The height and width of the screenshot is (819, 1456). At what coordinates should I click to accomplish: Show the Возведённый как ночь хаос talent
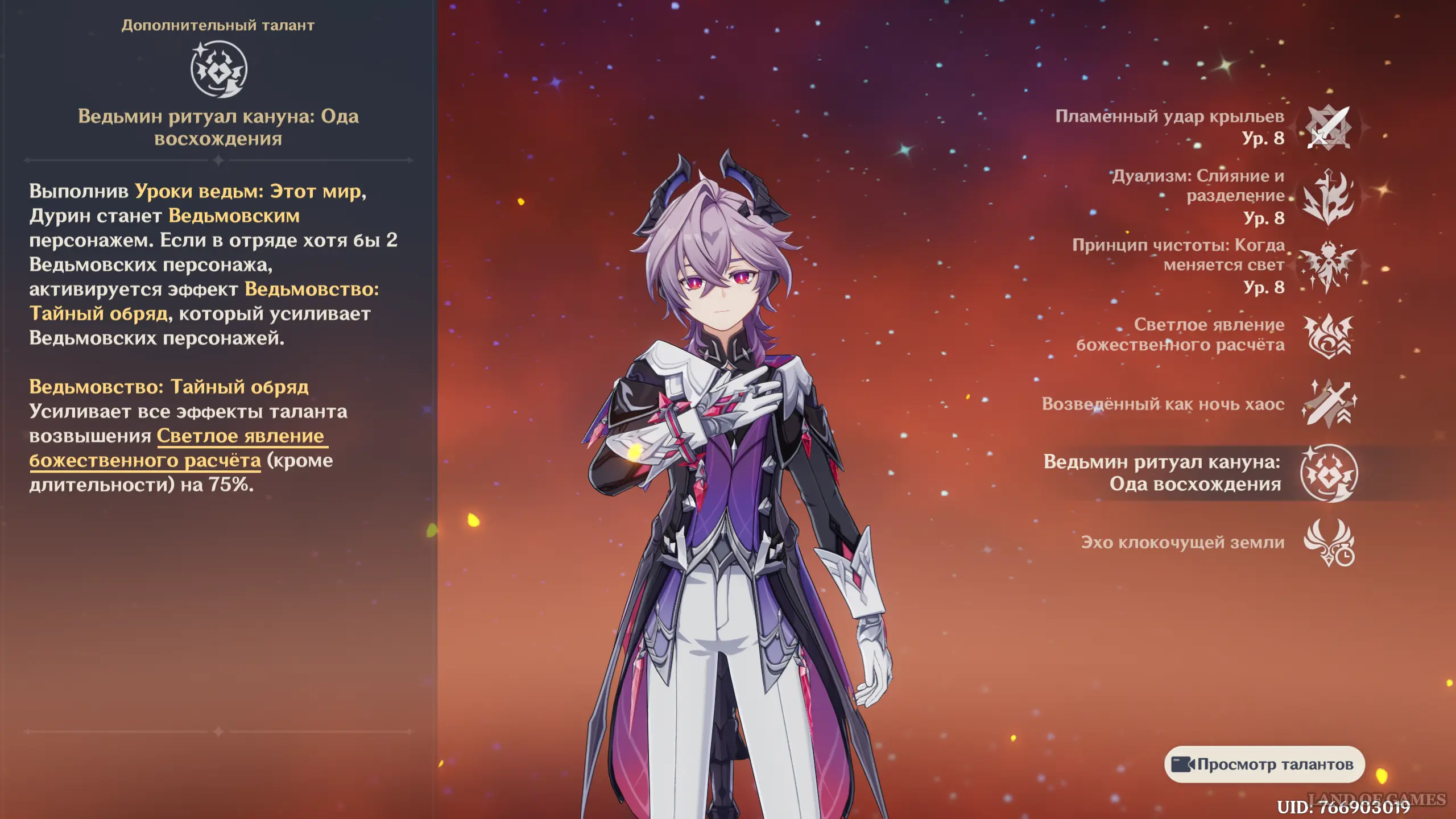(x=1329, y=404)
